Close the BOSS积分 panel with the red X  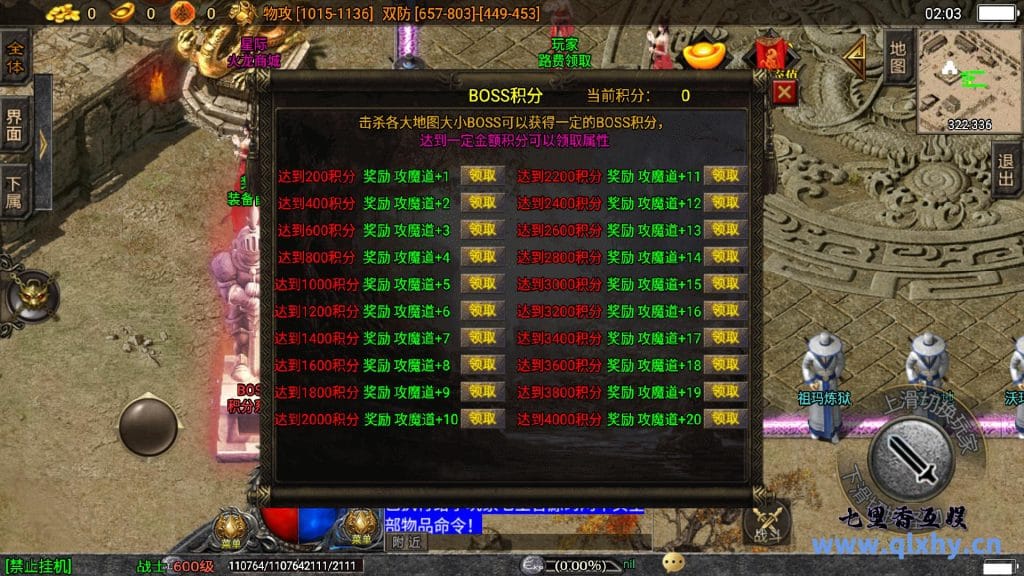[785, 93]
